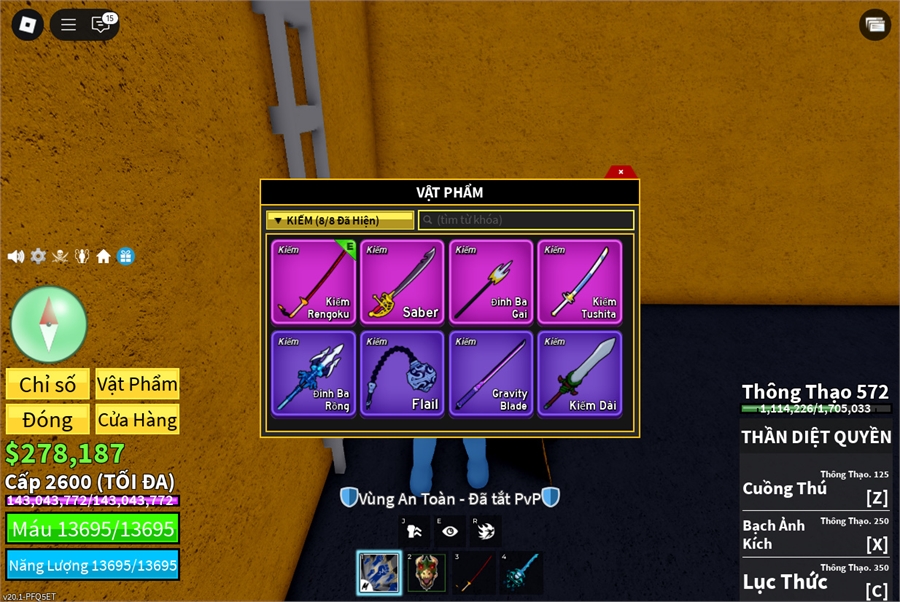Choose the Flail weapon
900x602 pixels.
pyautogui.click(x=402, y=373)
